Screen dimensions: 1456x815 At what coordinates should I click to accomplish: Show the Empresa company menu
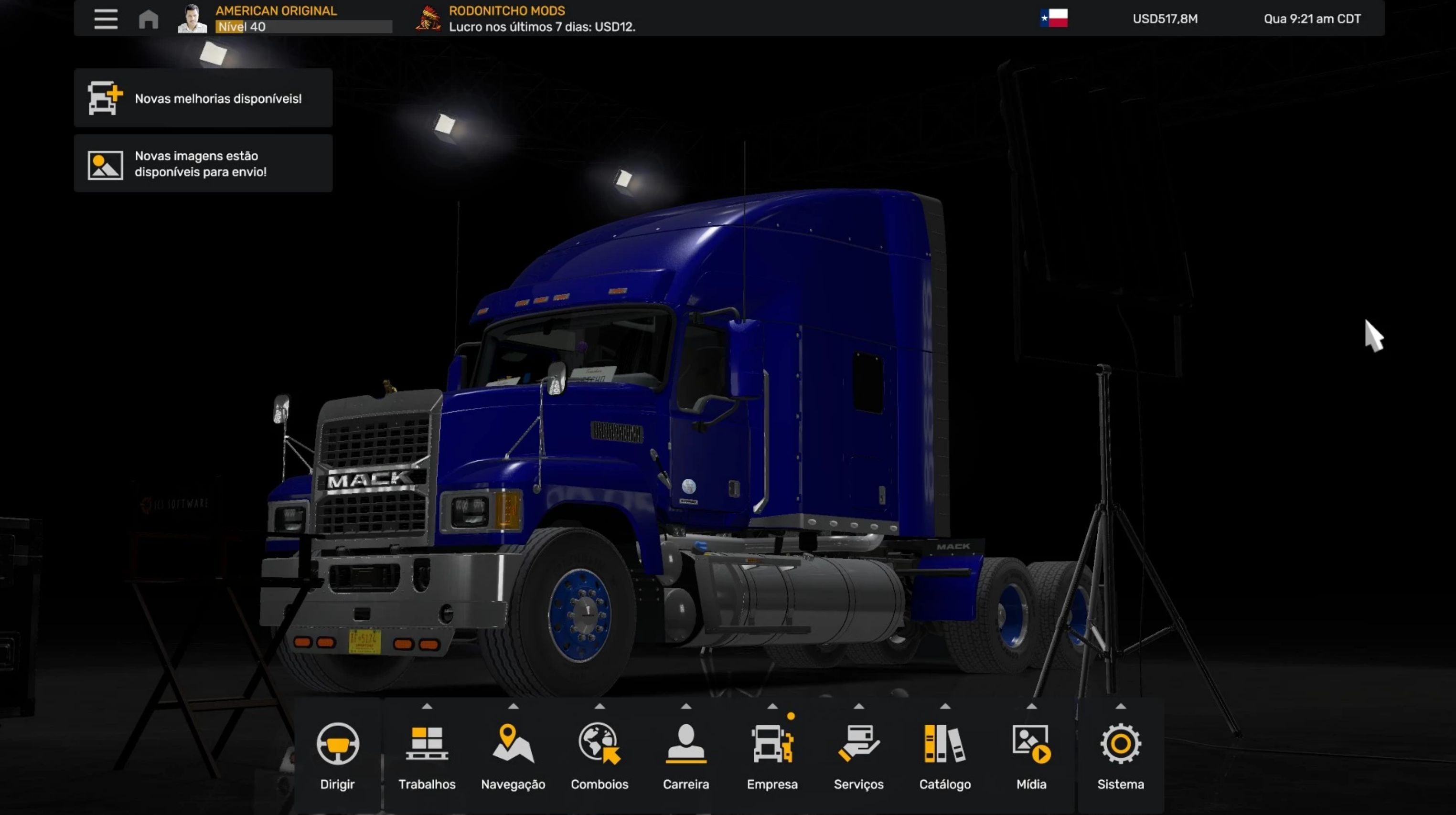tap(772, 756)
